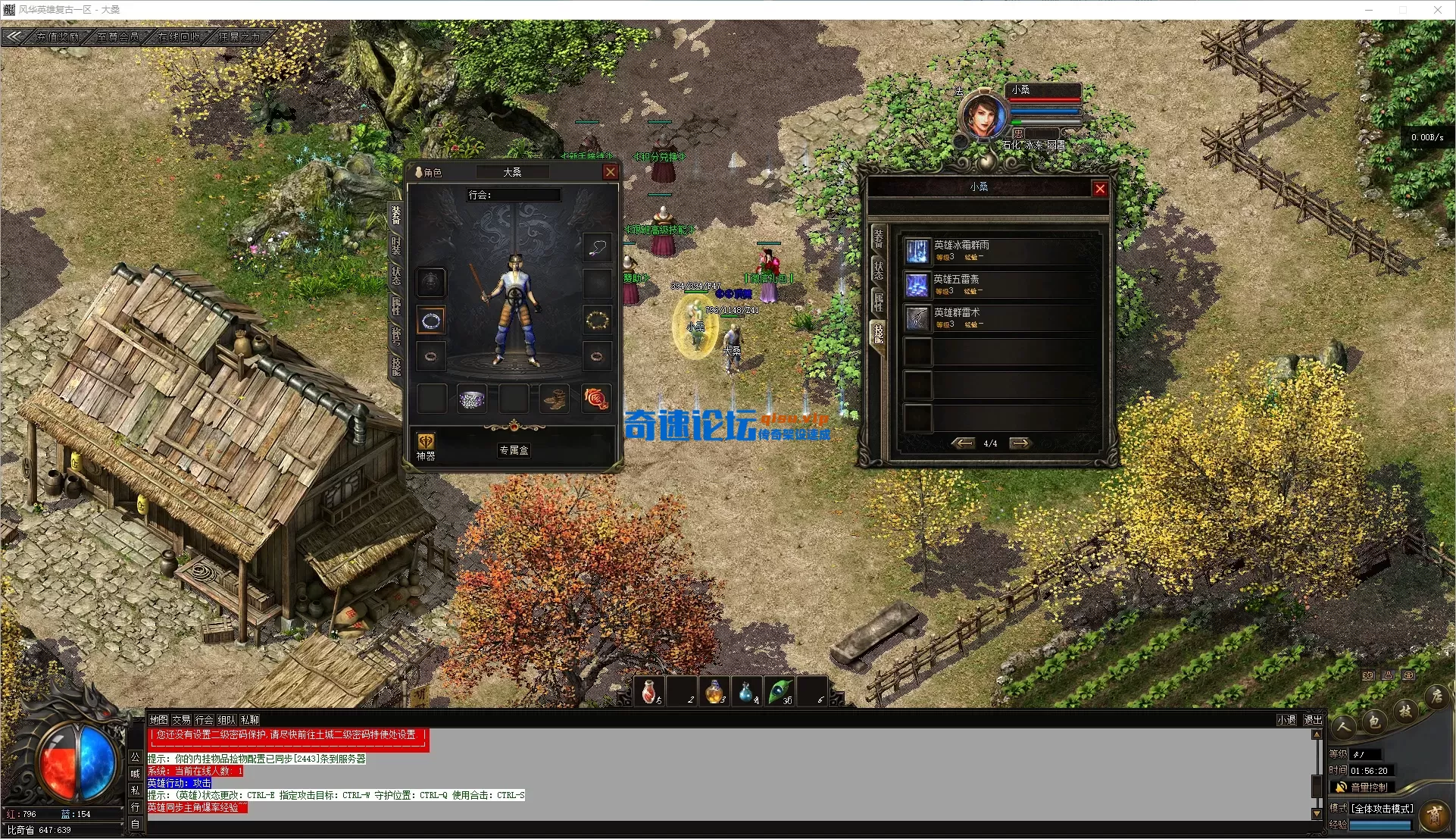1456x839 pixels.
Task: Open the 专属盒 exclusive box
Action: point(514,450)
